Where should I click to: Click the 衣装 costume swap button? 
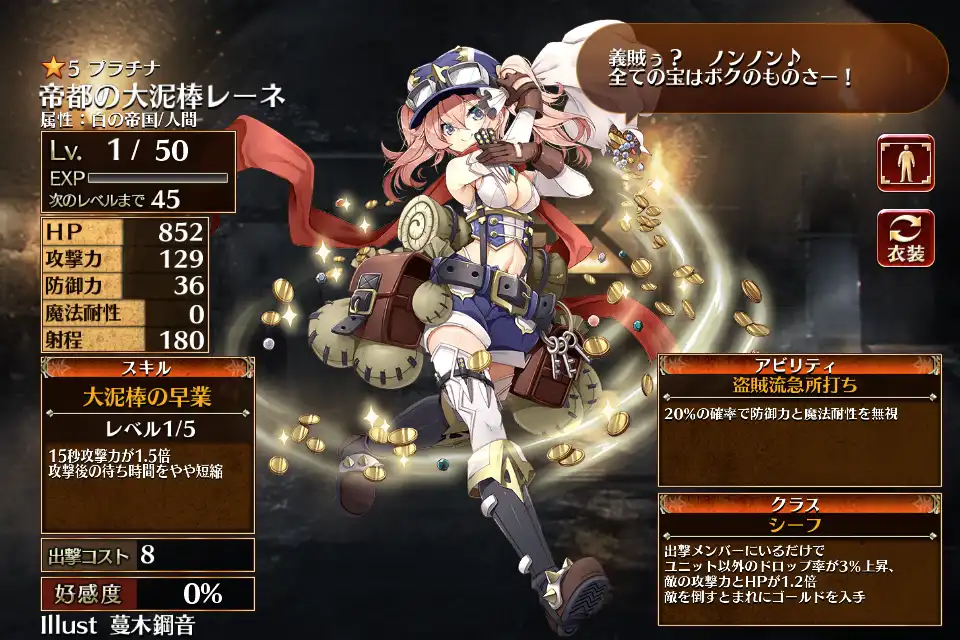point(905,238)
